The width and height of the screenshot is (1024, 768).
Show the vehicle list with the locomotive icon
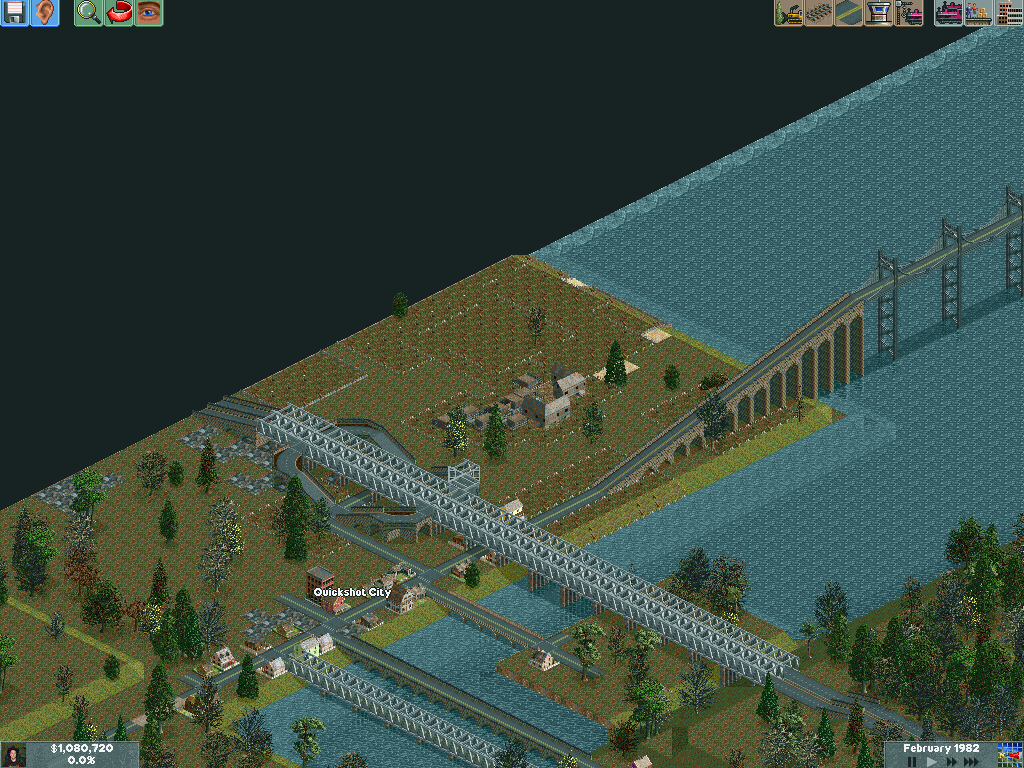click(x=949, y=13)
